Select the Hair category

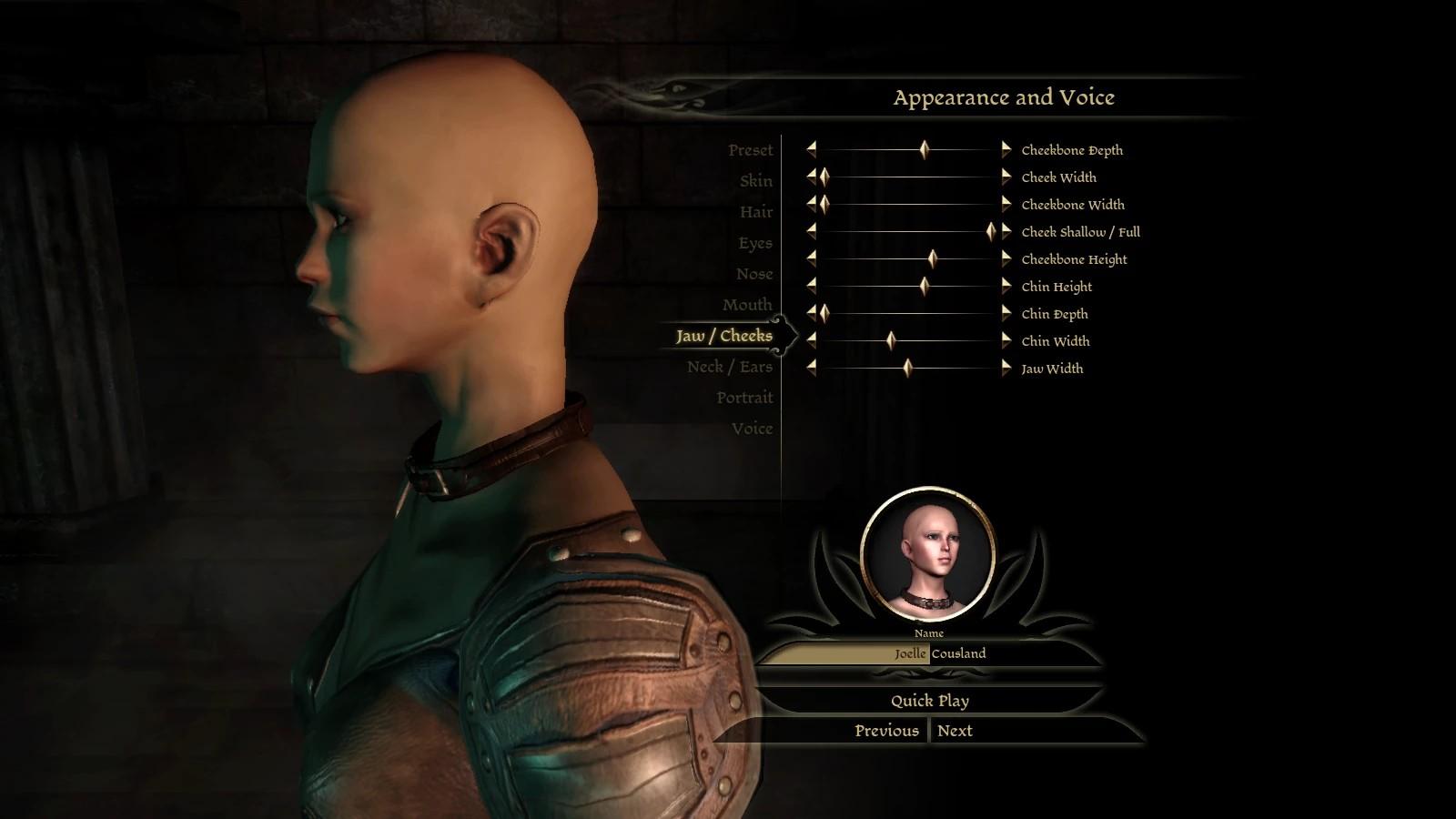pyautogui.click(x=755, y=212)
